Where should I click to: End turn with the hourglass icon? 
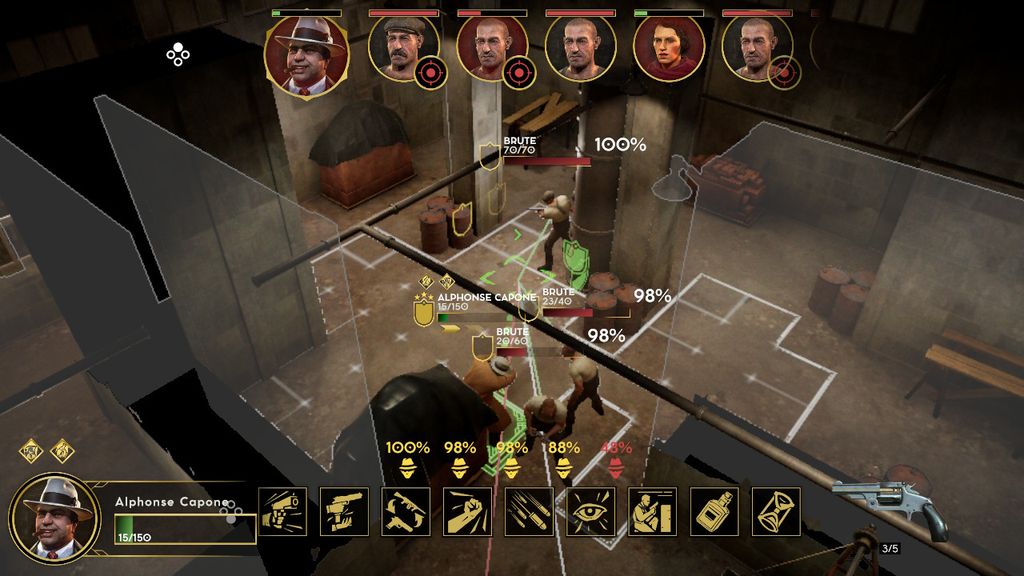click(775, 511)
